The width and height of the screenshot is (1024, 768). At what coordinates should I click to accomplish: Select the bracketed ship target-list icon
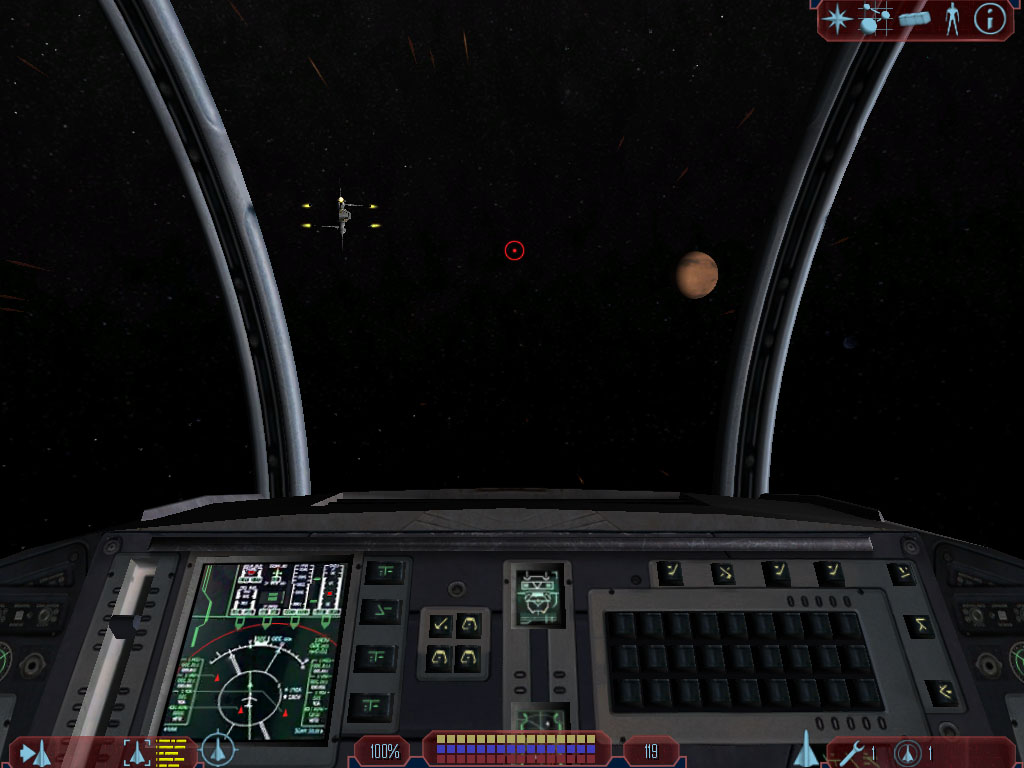click(x=137, y=751)
